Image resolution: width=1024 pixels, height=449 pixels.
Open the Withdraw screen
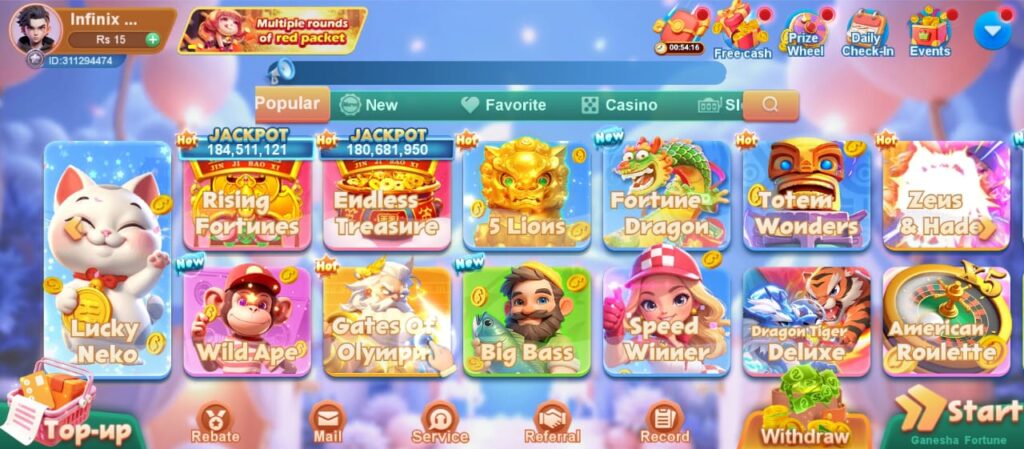pos(805,420)
